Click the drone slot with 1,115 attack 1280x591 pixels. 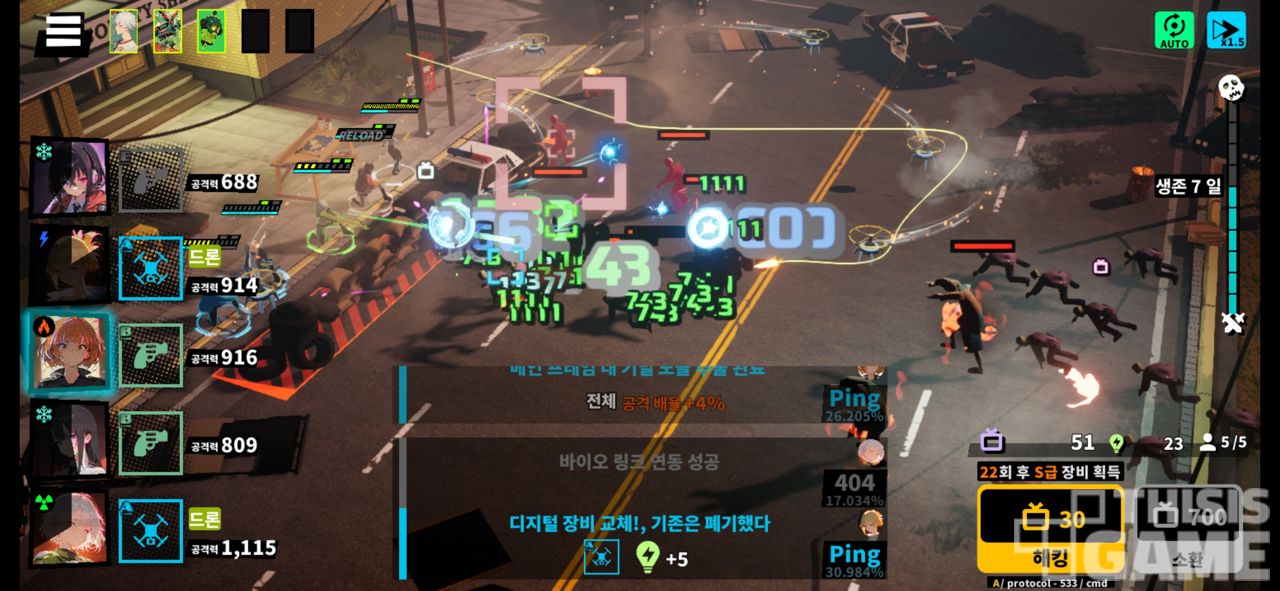(x=151, y=530)
